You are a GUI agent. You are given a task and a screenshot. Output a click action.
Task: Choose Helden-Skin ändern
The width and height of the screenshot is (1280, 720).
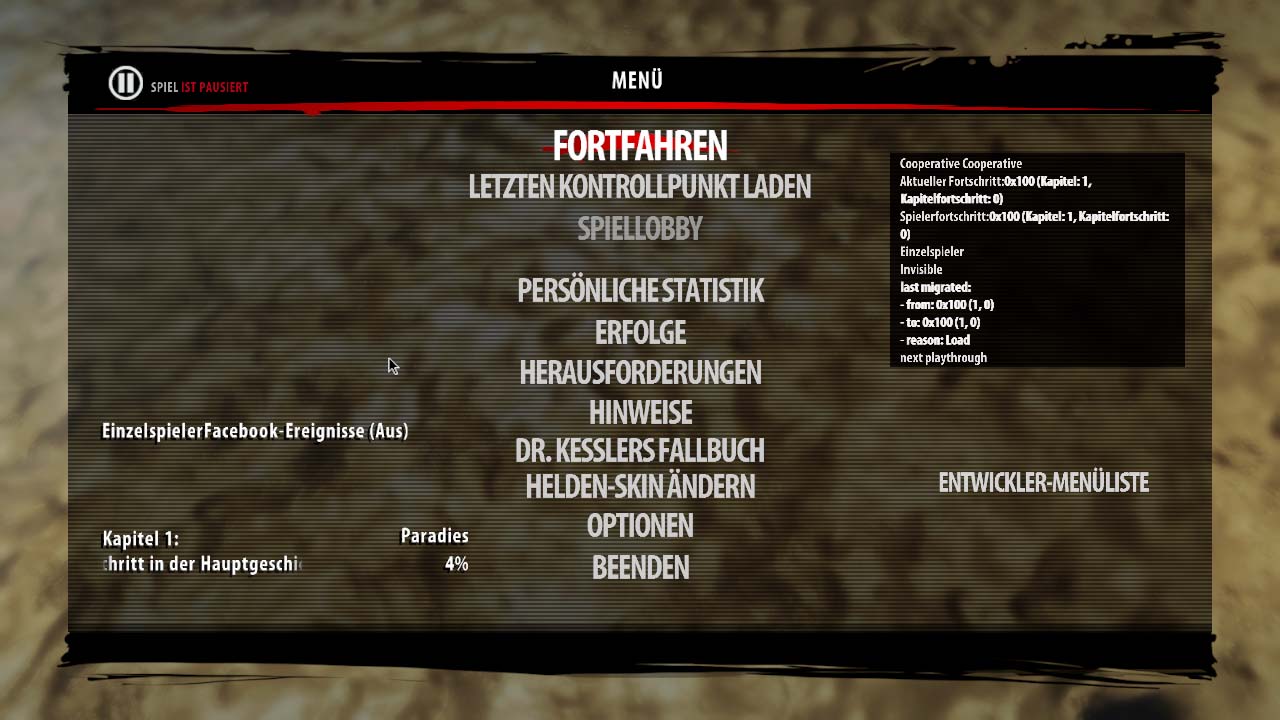(x=640, y=487)
